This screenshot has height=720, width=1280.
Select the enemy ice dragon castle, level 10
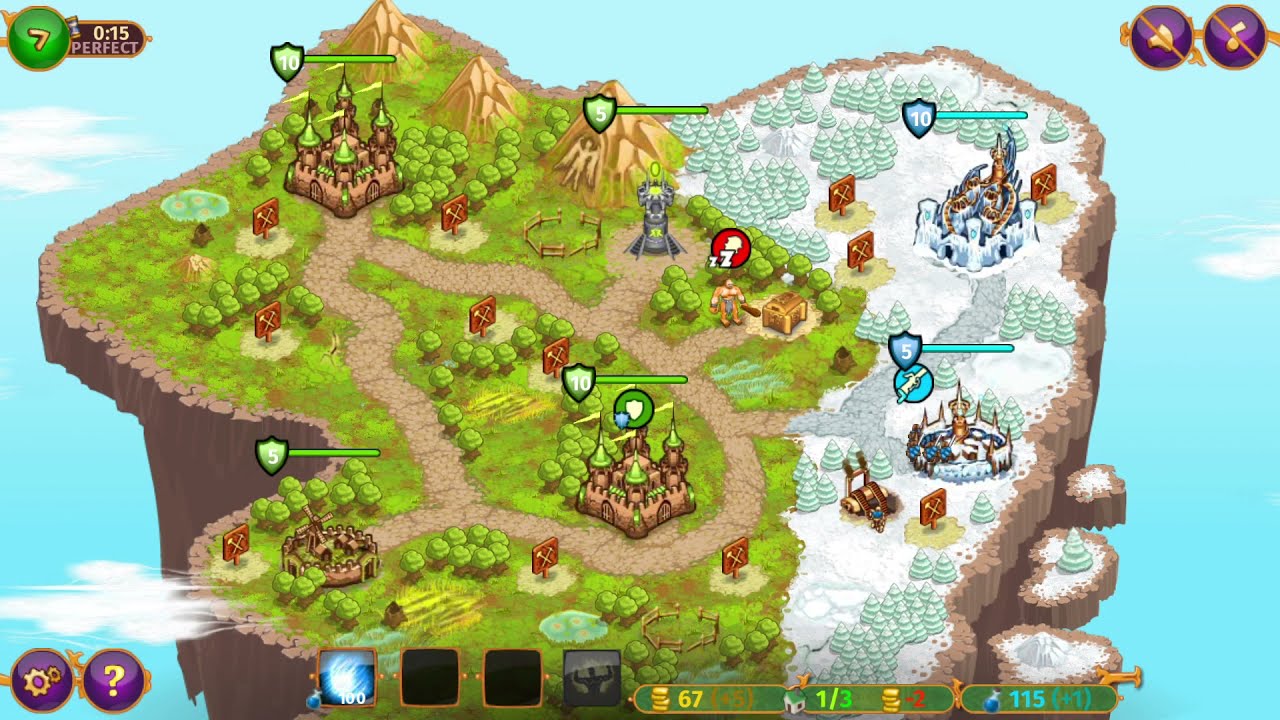977,210
